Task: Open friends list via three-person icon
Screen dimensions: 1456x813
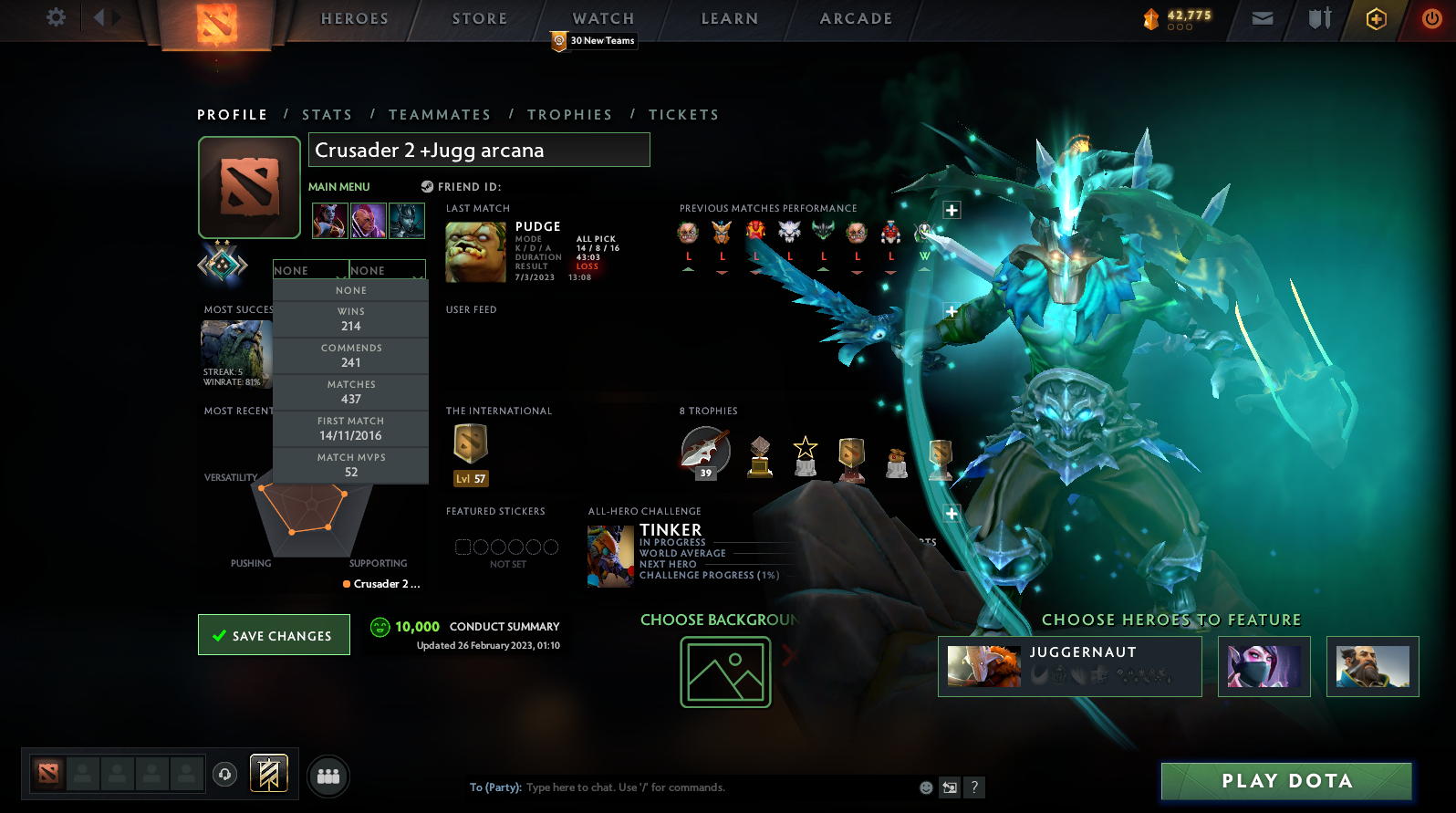Action: pyautogui.click(x=328, y=776)
